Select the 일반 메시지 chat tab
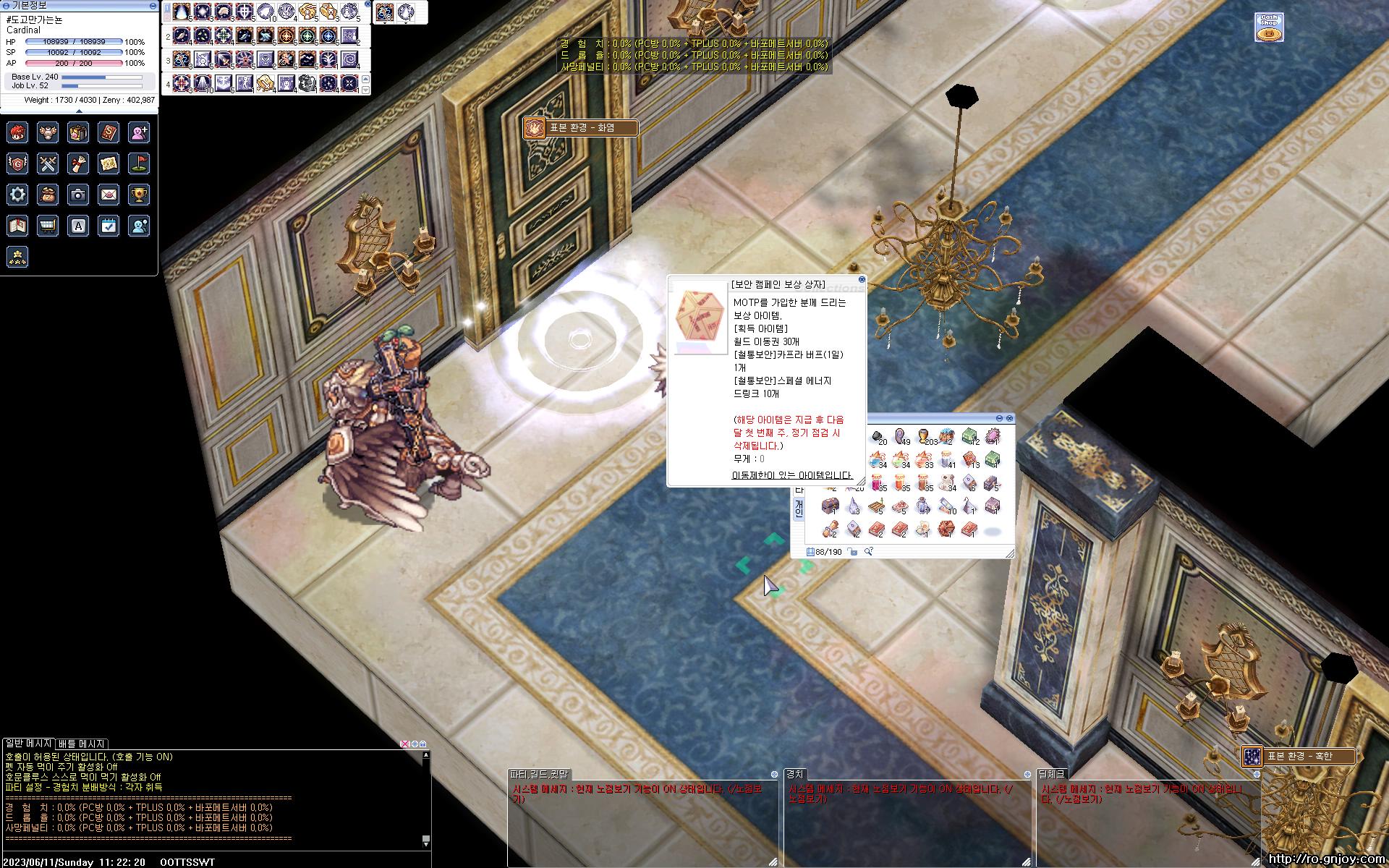Viewport: 1389px width, 868px height. [28, 744]
